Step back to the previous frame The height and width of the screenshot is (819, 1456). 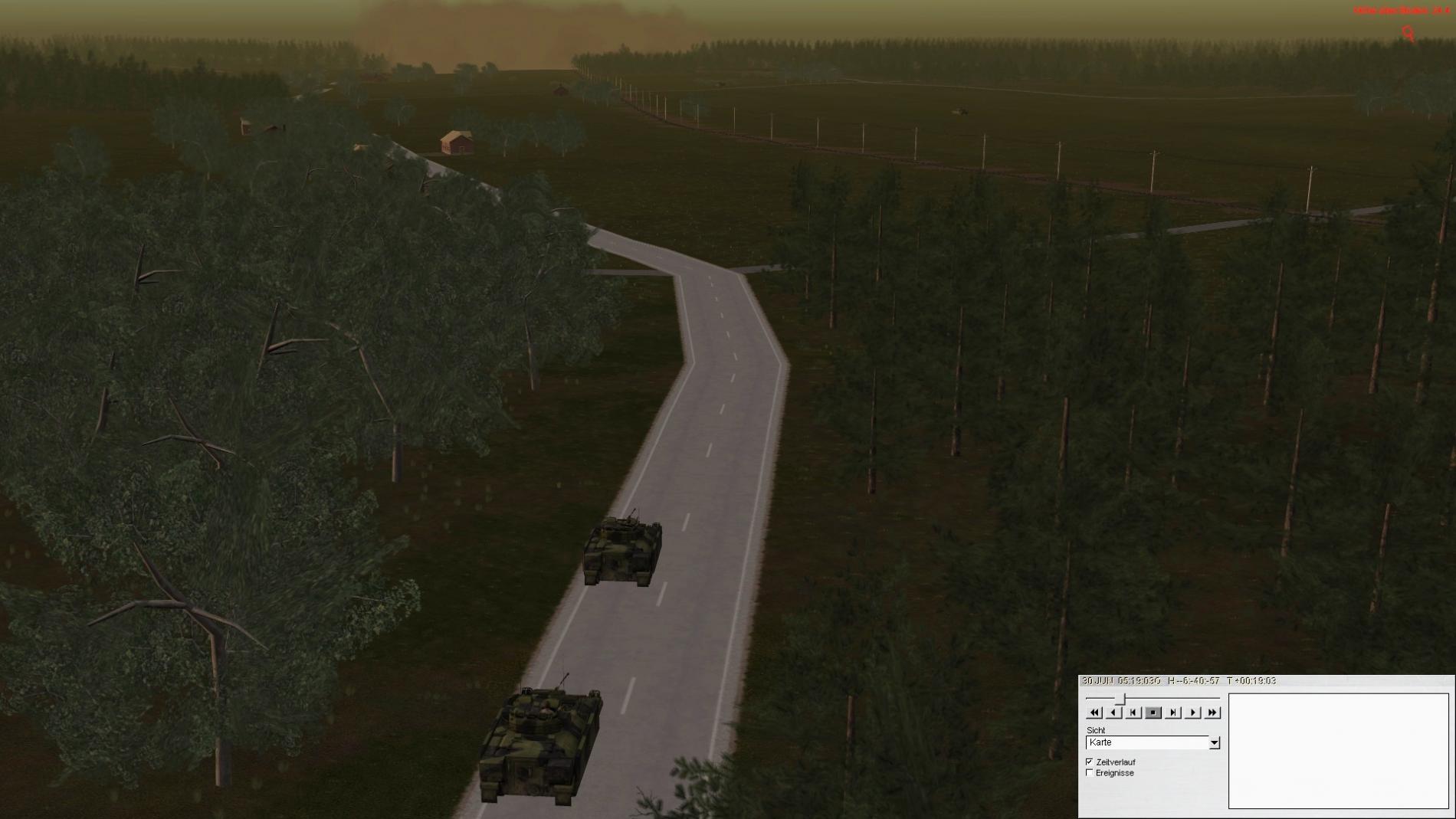click(x=1133, y=713)
